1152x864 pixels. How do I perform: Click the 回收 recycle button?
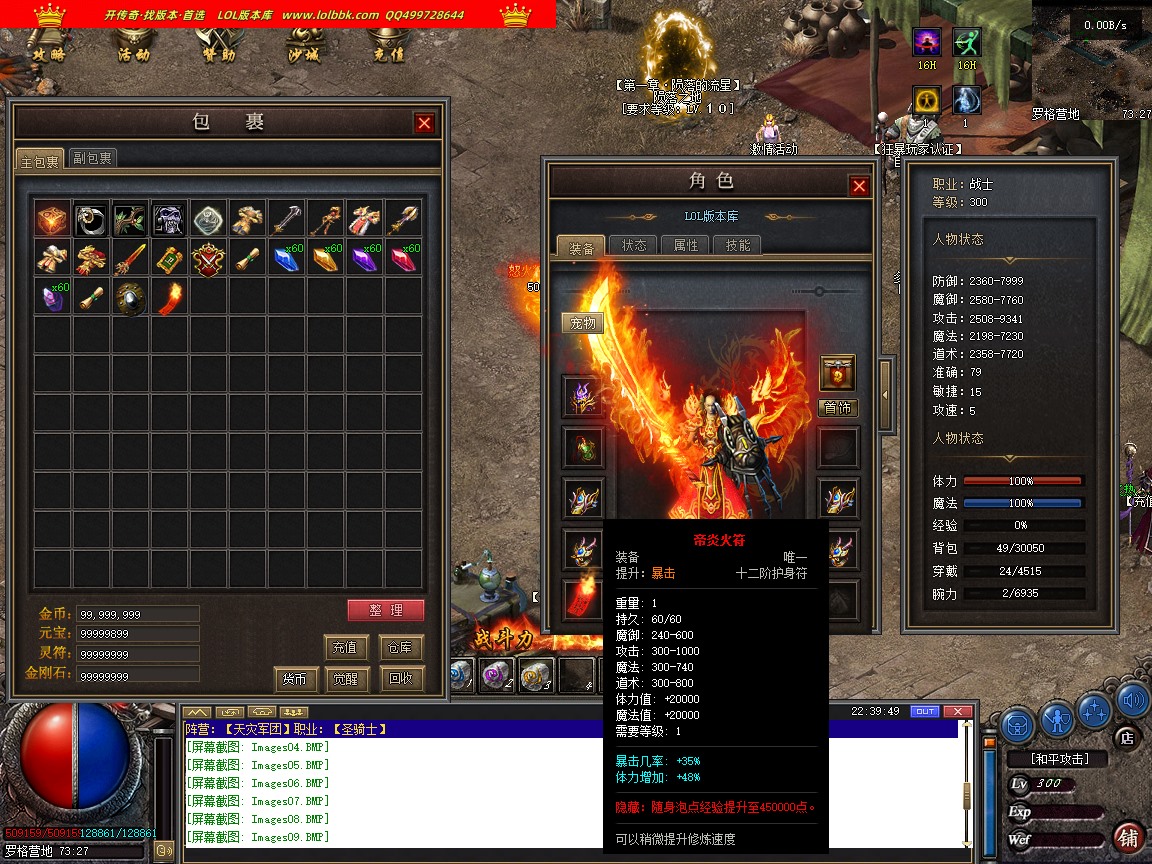click(x=402, y=678)
